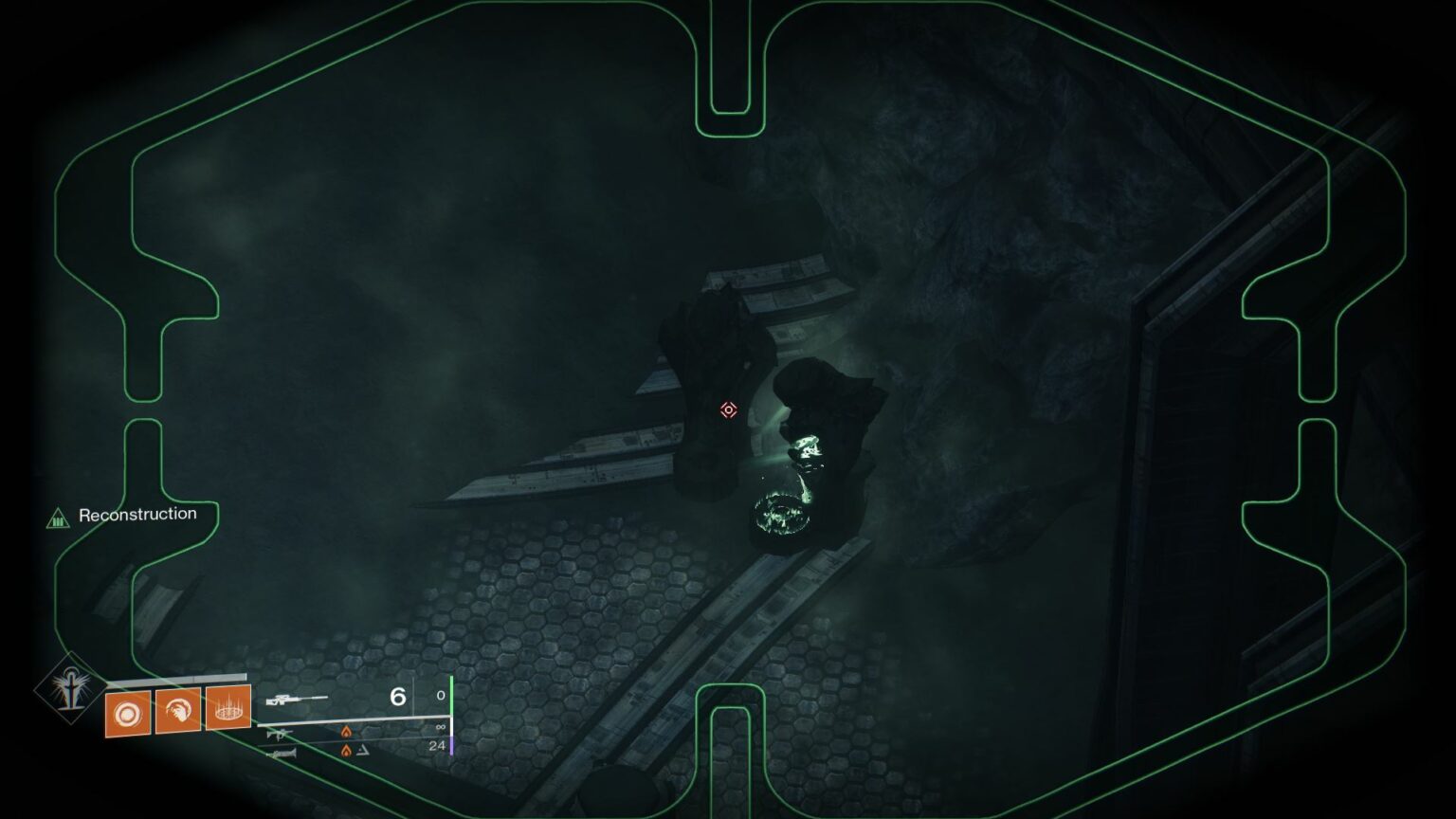Click the ammo count reading 24
Screen dimensions: 1456x819
pos(440,745)
